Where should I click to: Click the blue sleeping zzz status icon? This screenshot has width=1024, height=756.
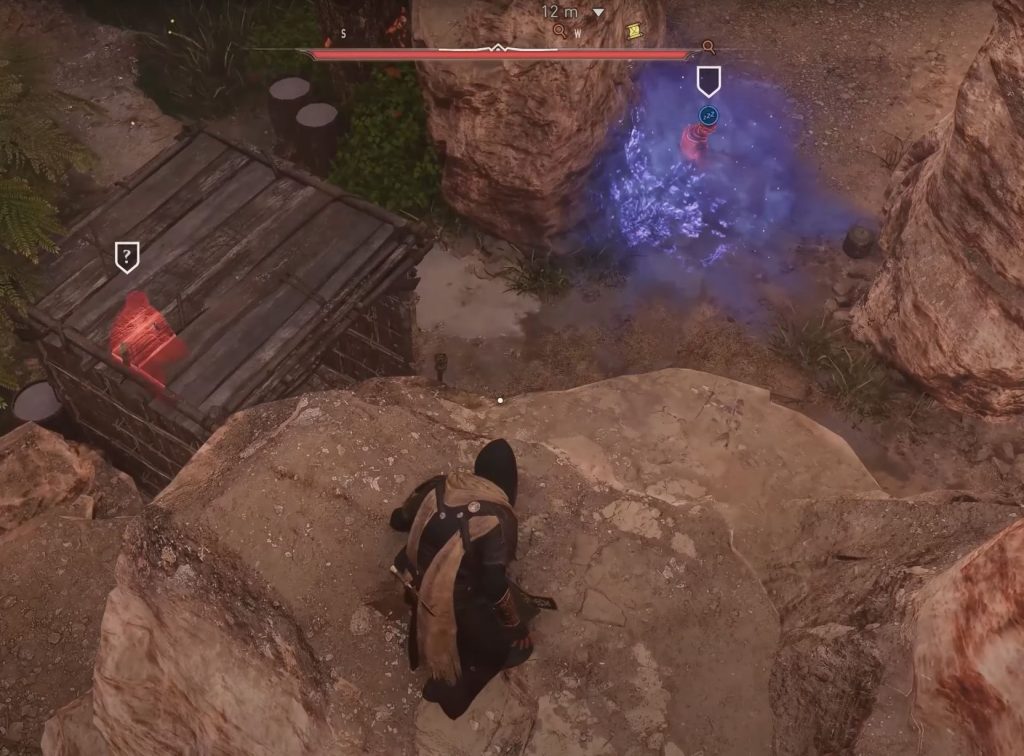(708, 116)
